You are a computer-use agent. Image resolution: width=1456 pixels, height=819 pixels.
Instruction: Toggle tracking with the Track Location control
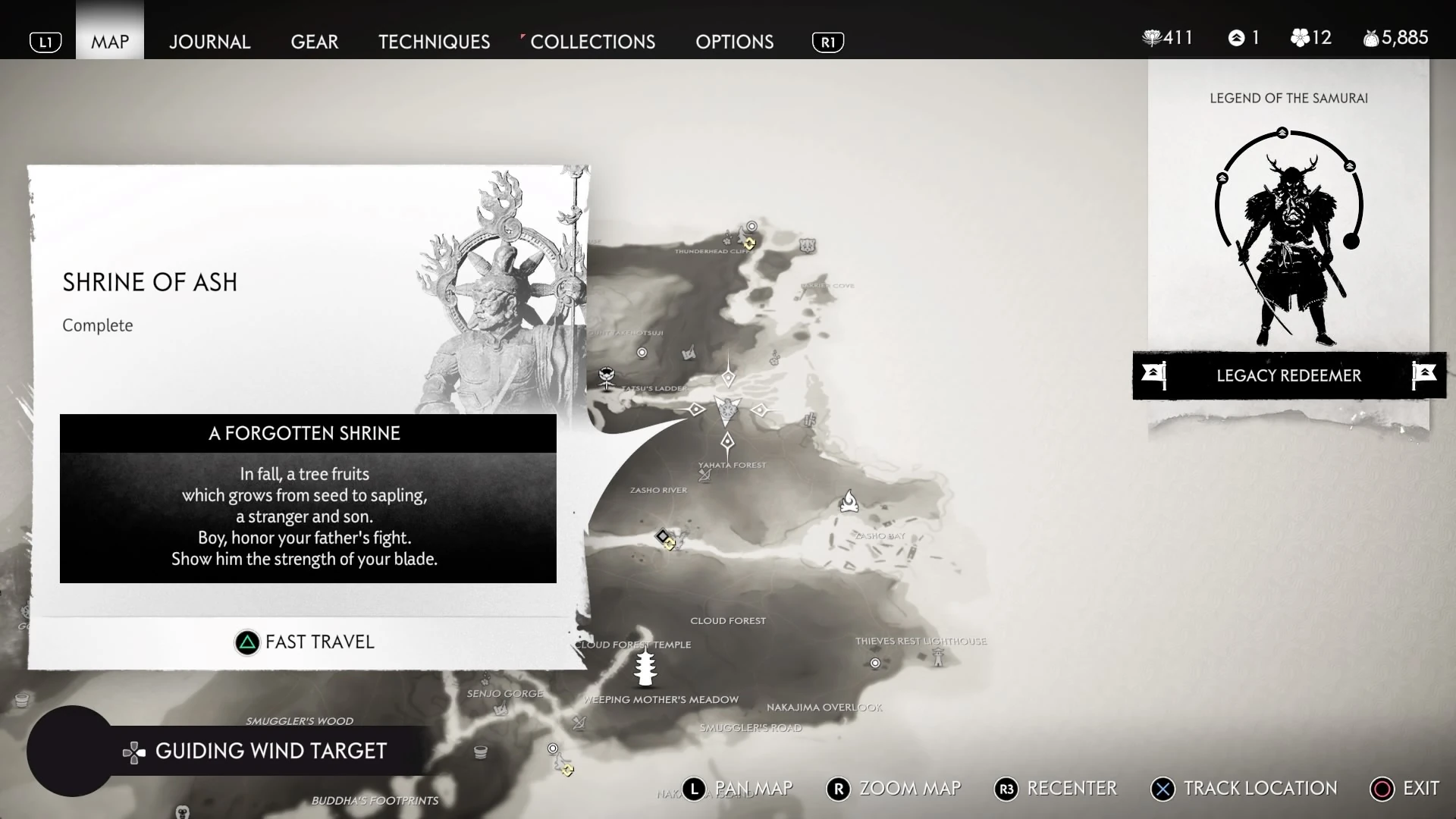(1243, 789)
